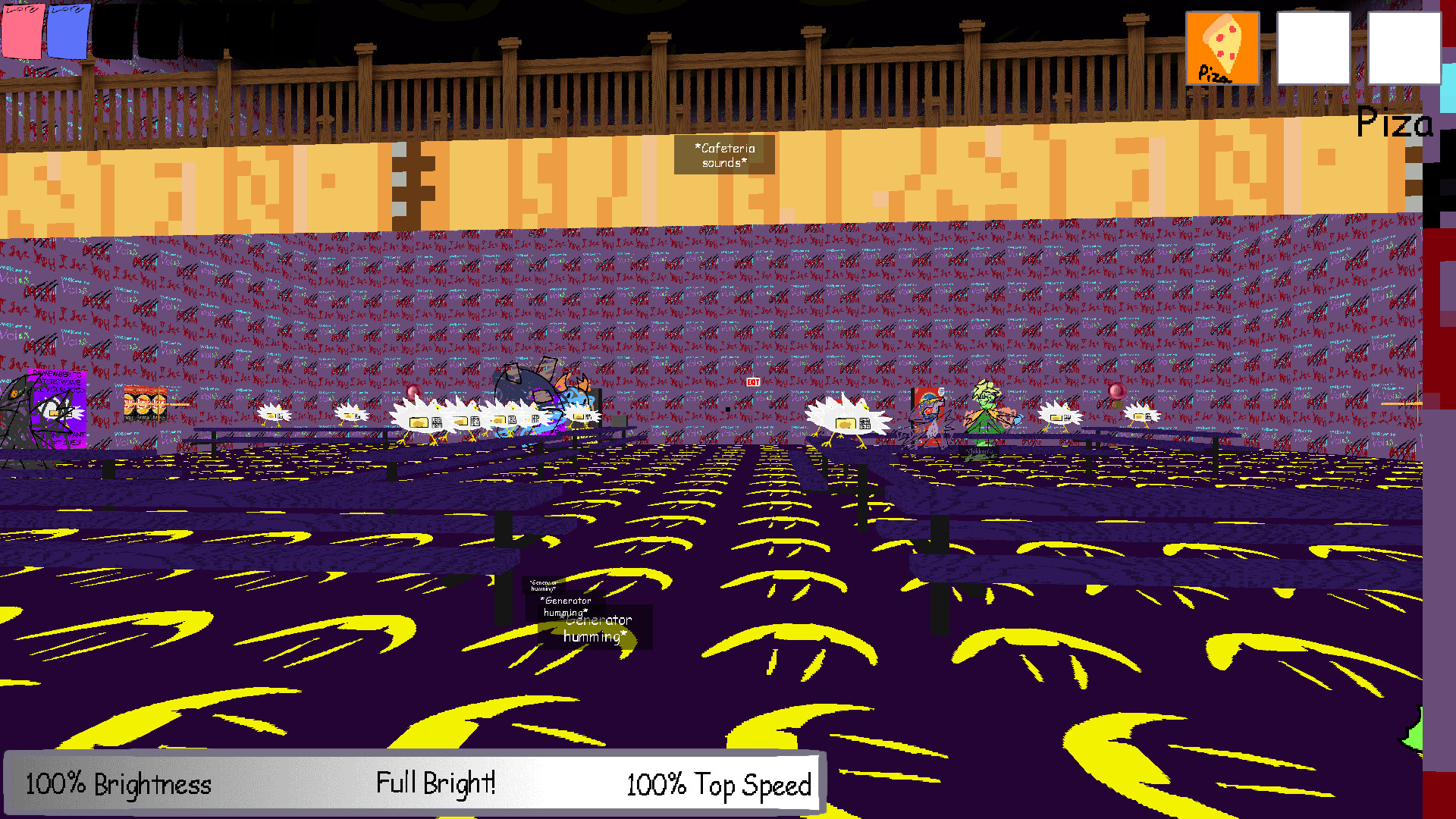Click the blue Lore note
This screenshot has height=819, width=1456.
tap(69, 30)
